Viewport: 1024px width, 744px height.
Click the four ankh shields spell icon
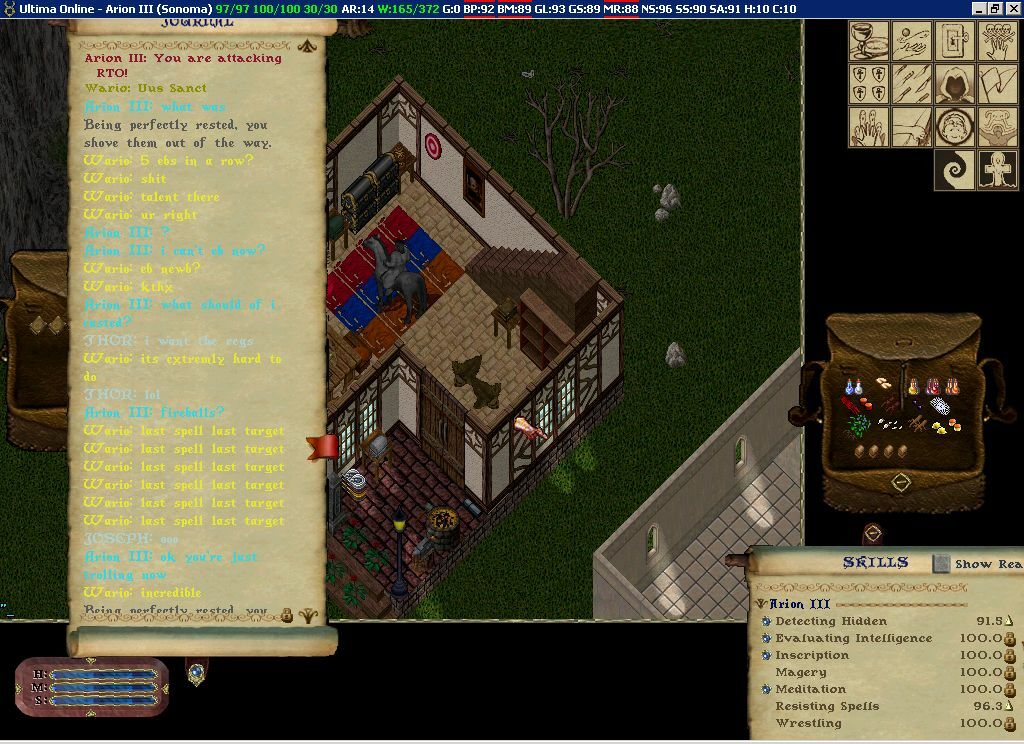(869, 84)
